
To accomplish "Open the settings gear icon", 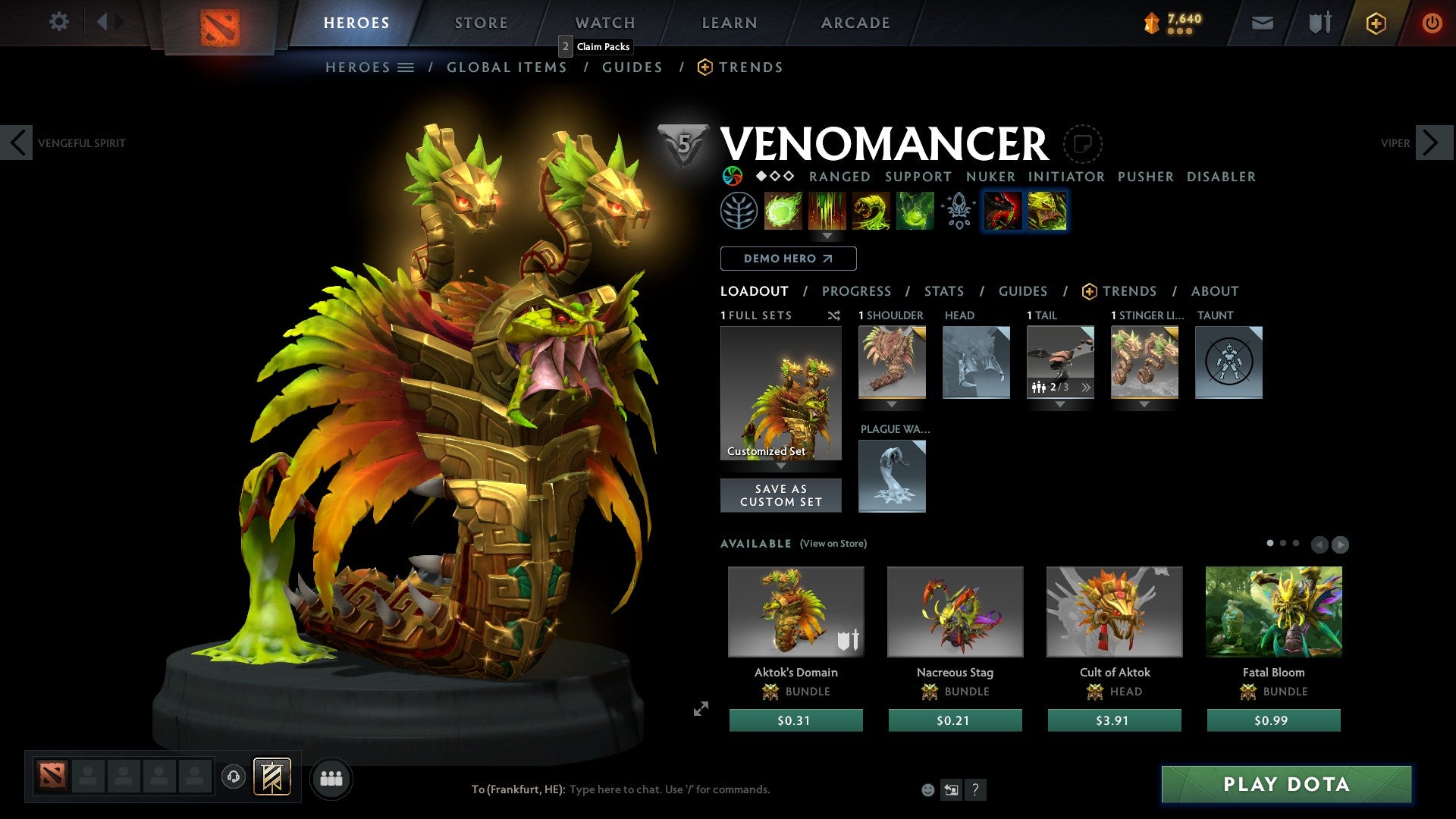I will (x=58, y=22).
